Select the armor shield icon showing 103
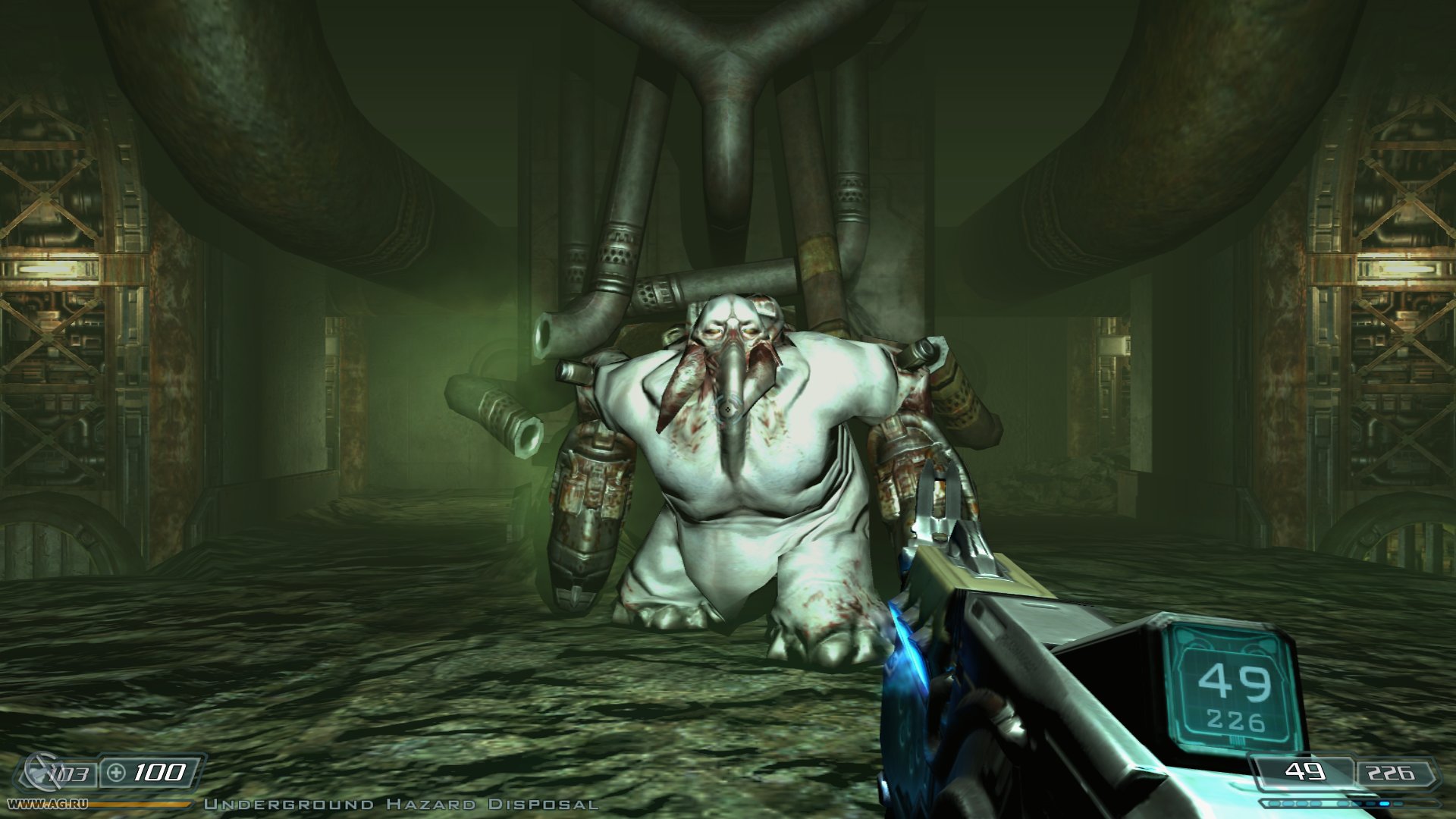 pyautogui.click(x=42, y=772)
